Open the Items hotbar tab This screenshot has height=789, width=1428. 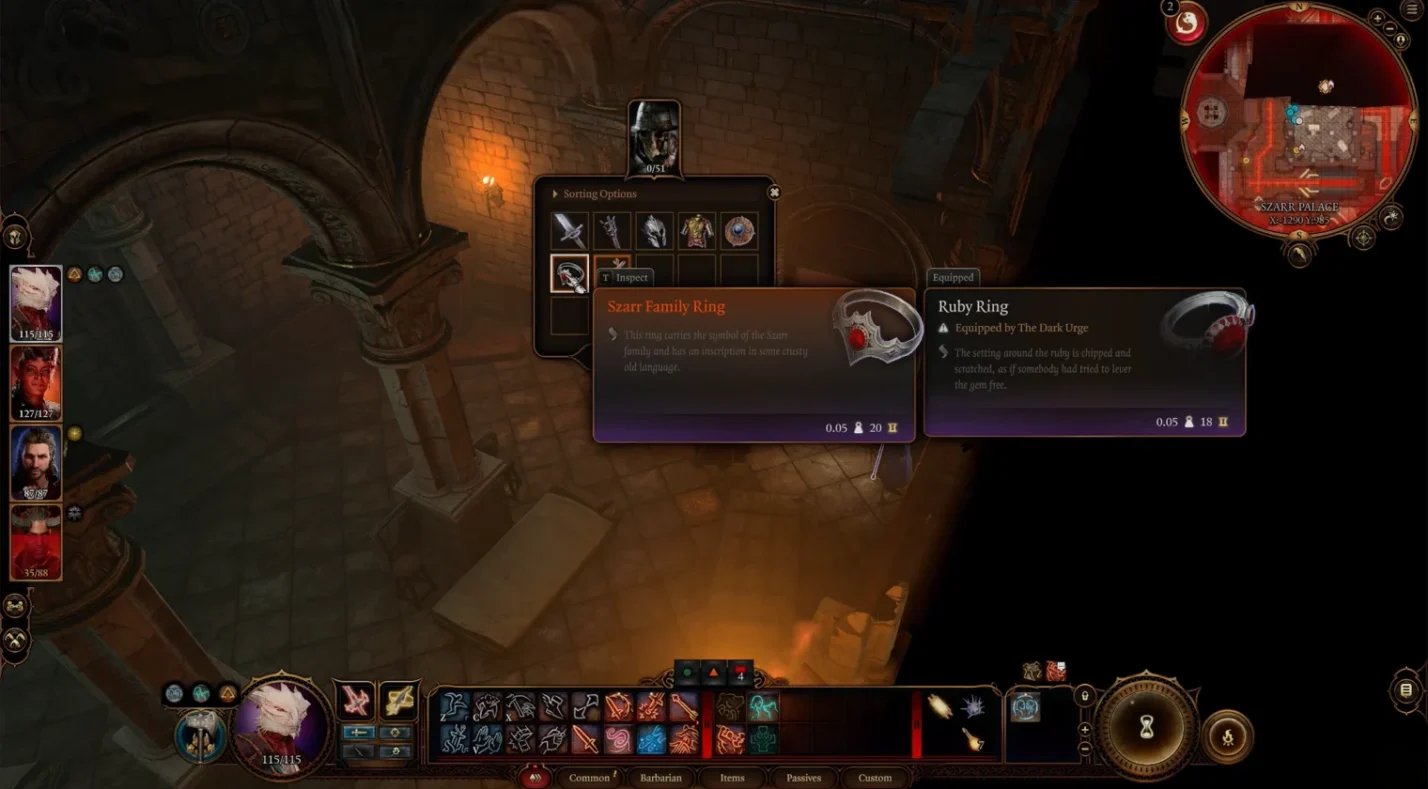[x=732, y=778]
